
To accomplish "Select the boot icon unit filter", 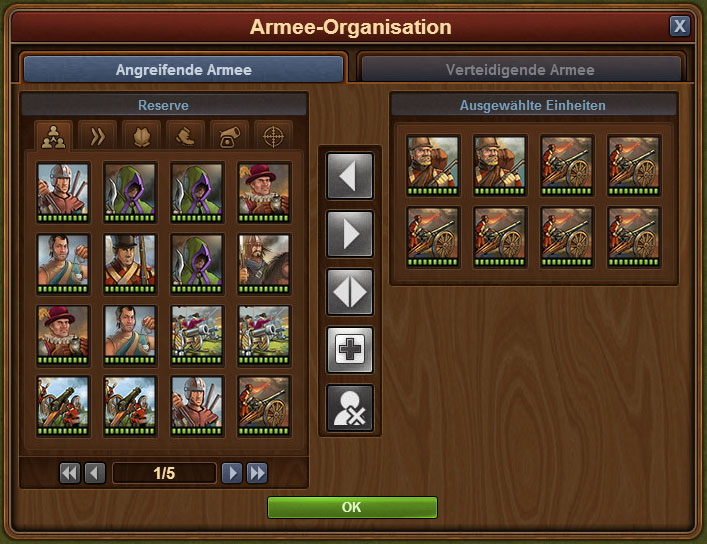I will click(x=186, y=135).
